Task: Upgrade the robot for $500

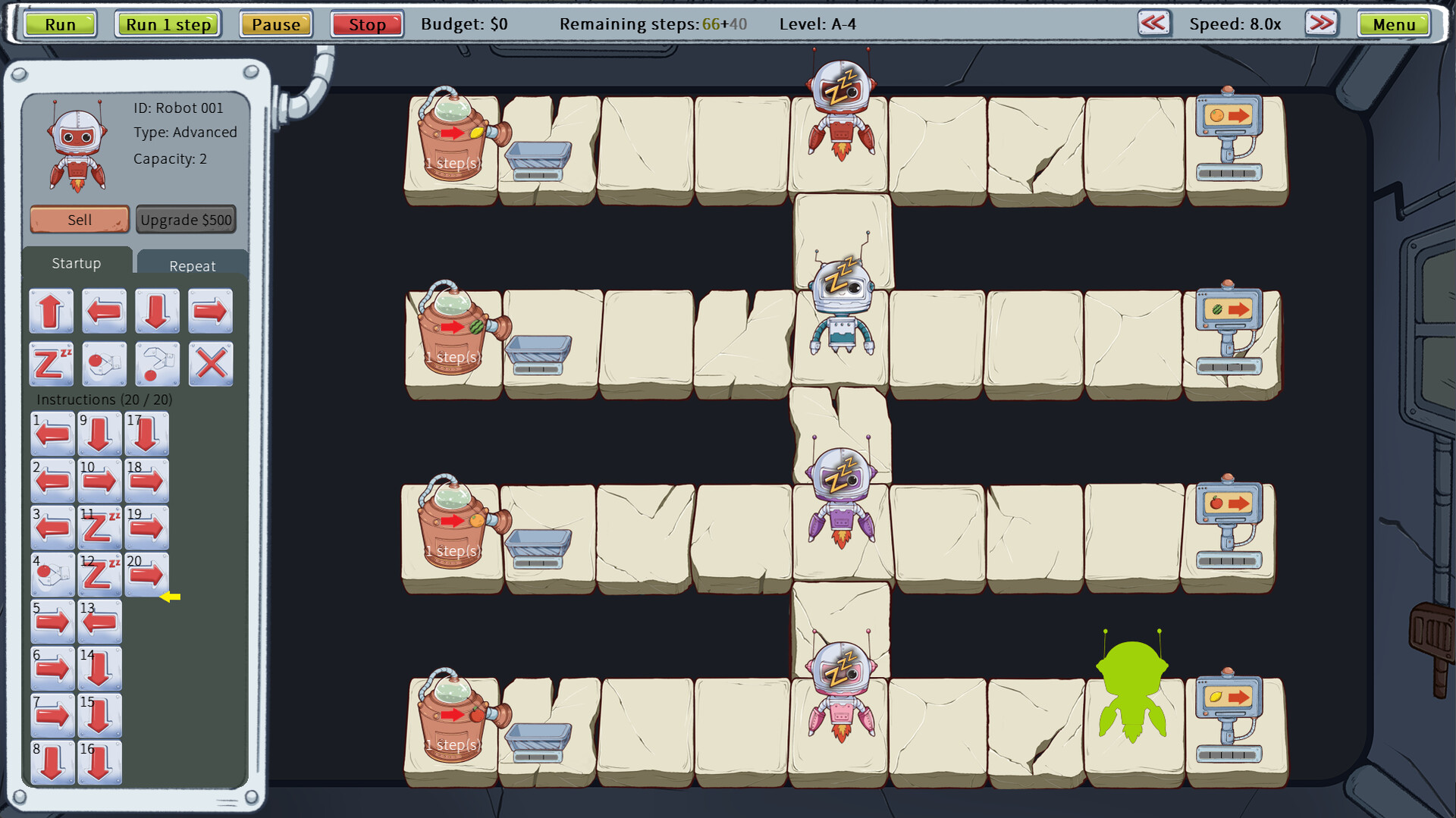Action: (186, 219)
